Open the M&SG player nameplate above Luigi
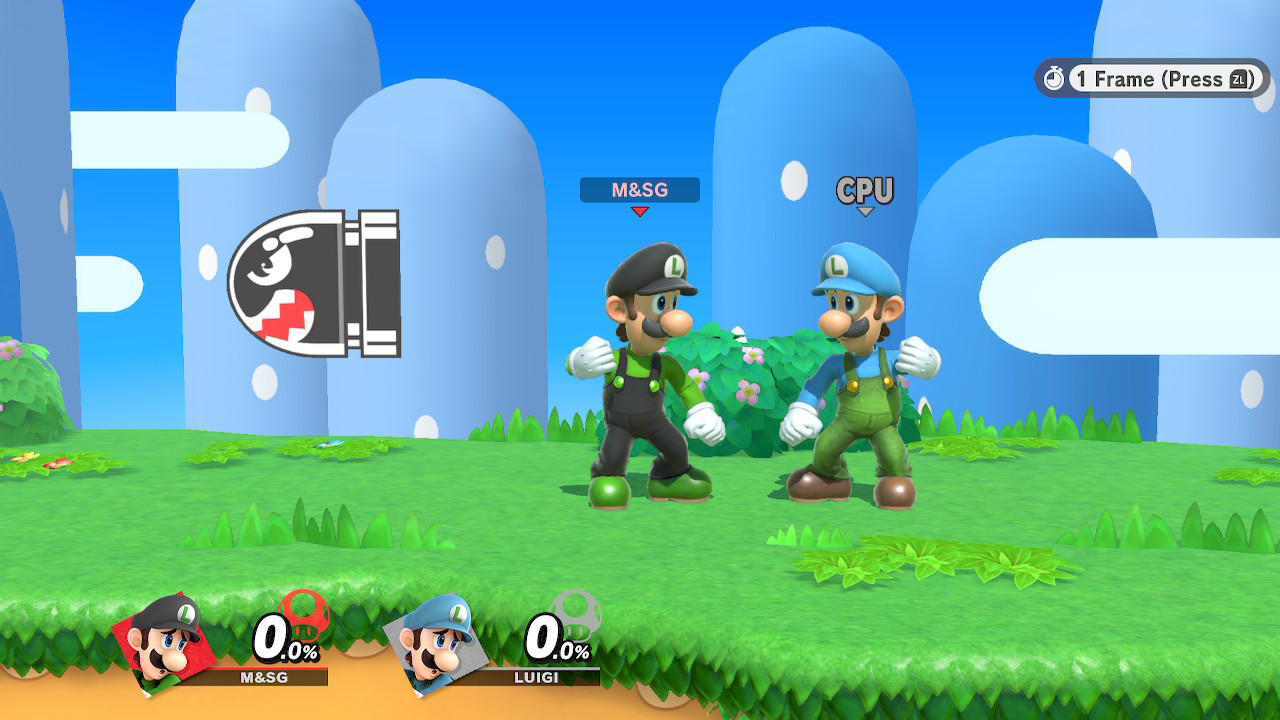This screenshot has width=1280, height=720. pyautogui.click(x=638, y=190)
